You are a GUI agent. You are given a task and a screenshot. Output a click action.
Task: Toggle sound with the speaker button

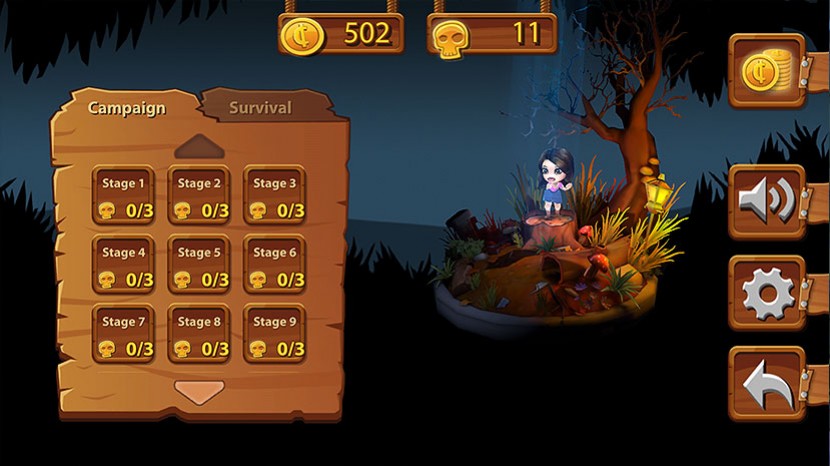coord(767,201)
